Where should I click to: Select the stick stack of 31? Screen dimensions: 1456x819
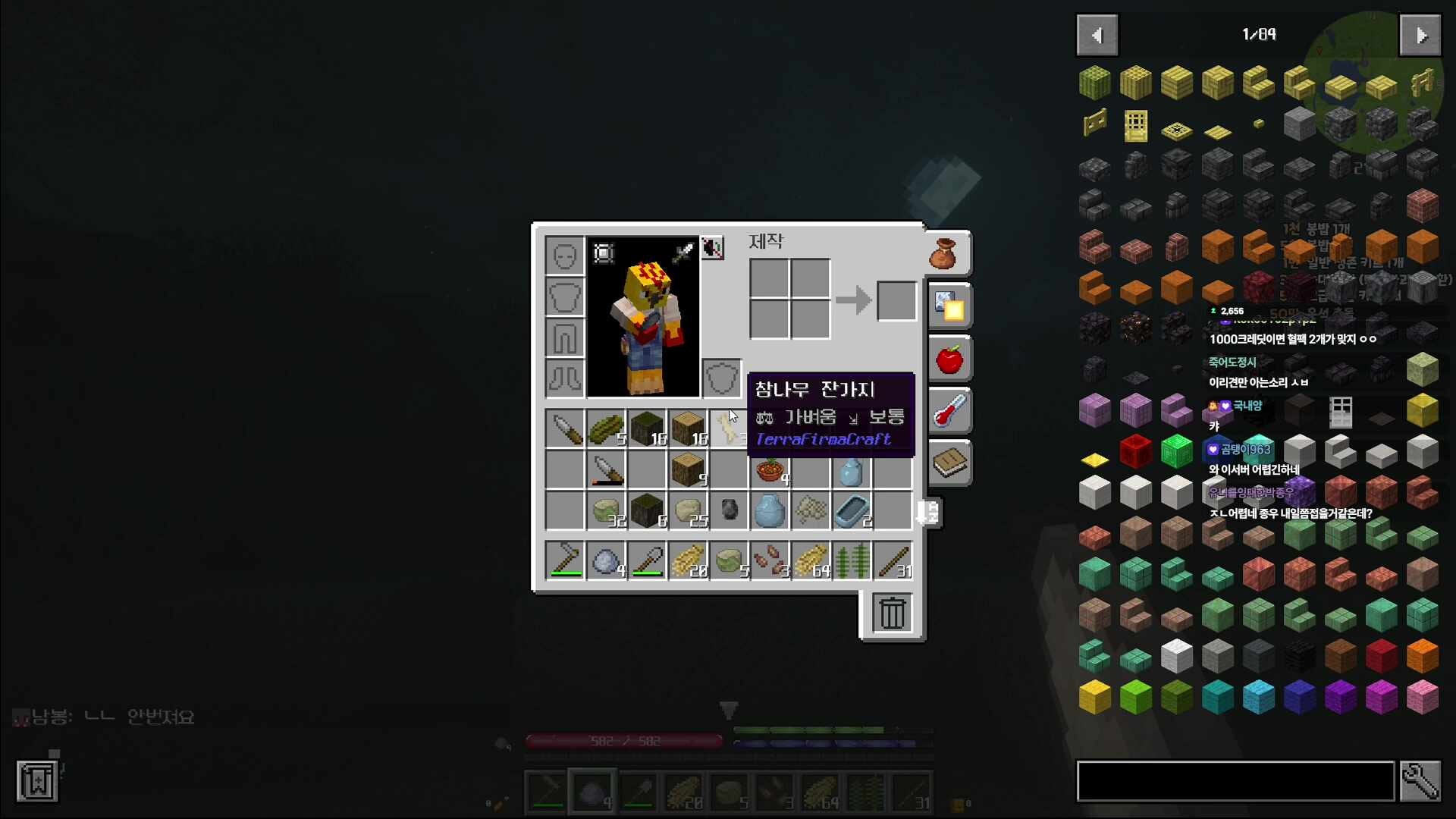tap(893, 562)
